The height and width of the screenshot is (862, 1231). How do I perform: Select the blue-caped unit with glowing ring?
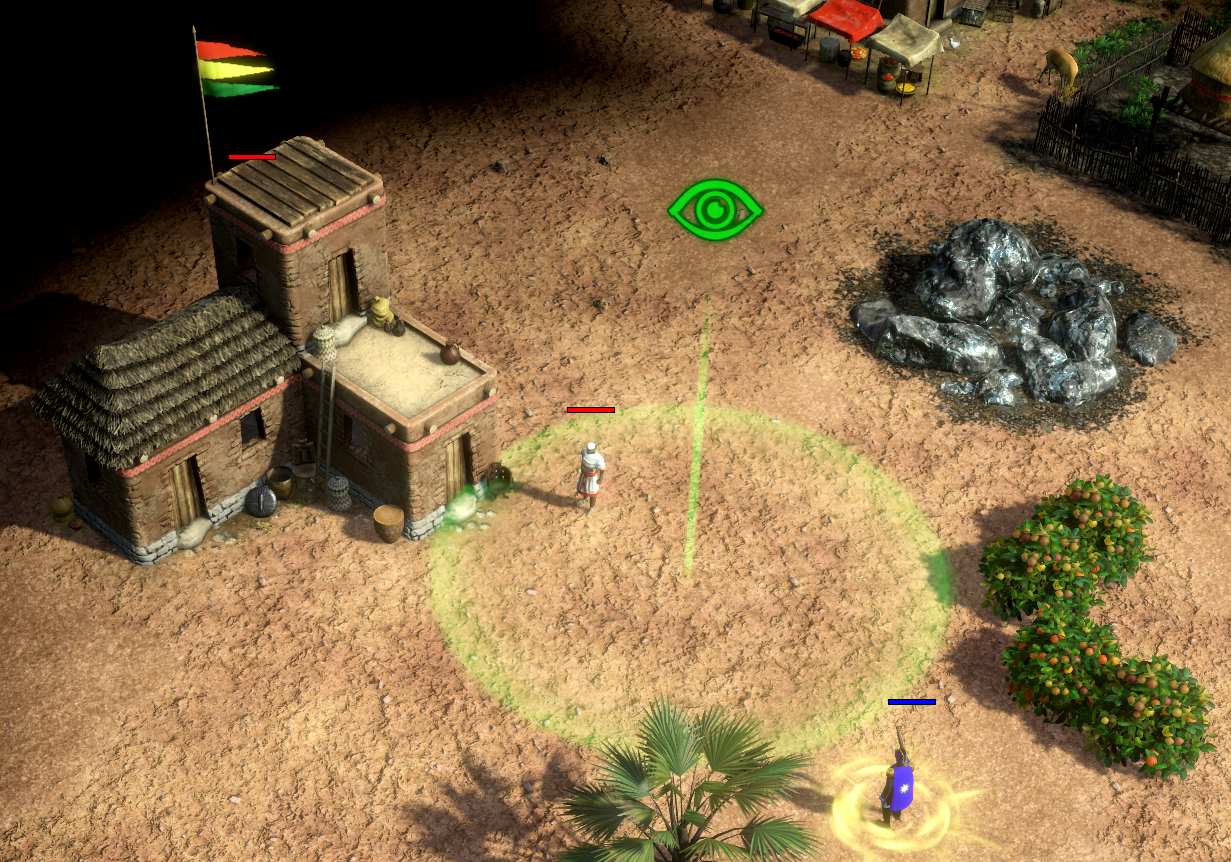pyautogui.click(x=896, y=784)
